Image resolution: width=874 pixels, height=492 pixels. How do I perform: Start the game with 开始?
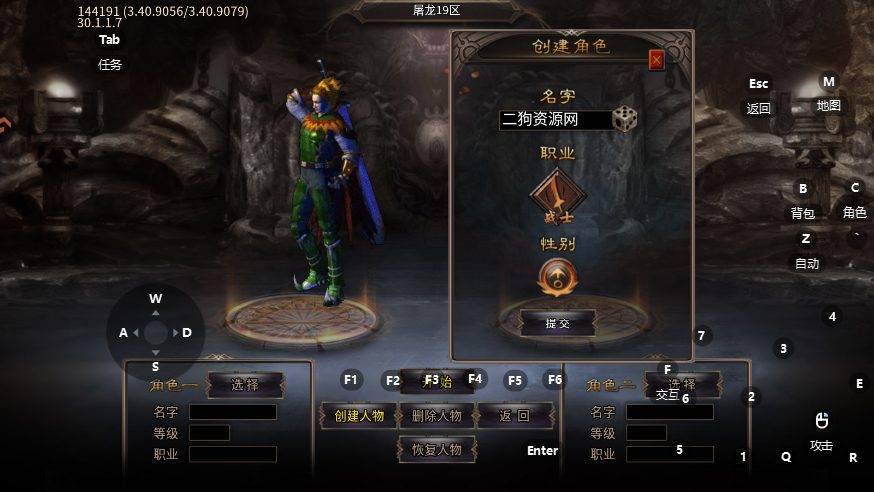436,381
